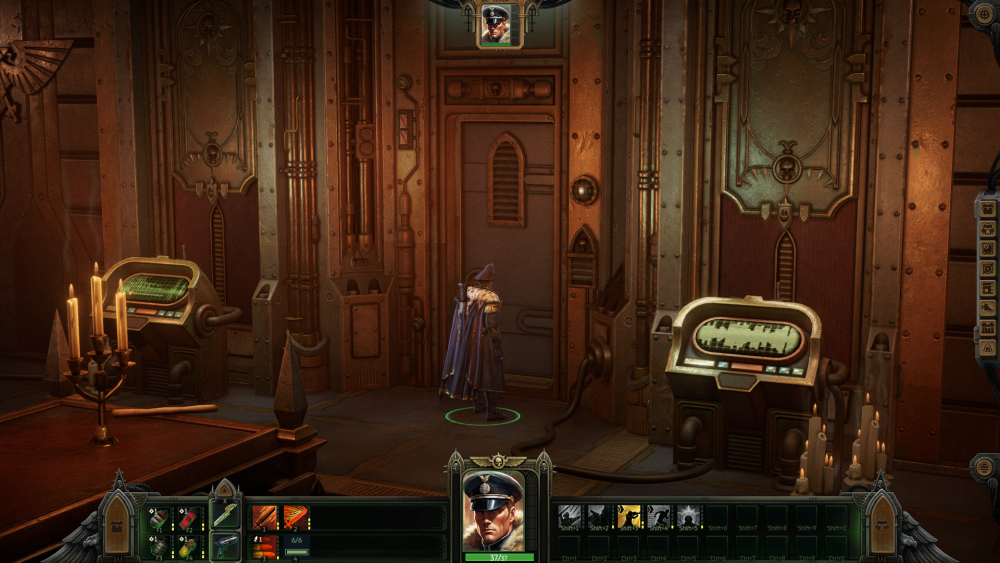Activate the first sword attack ability
This screenshot has height=563, width=1000.
(x=265, y=517)
